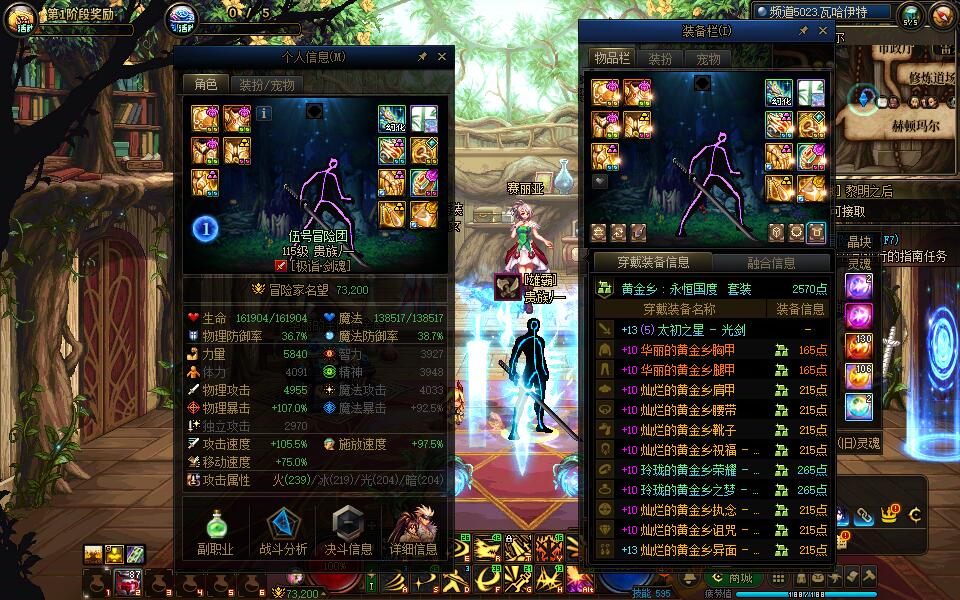Show the 融合信息 fusion info tab
Viewport: 960px width, 600px height.
[x=771, y=263]
